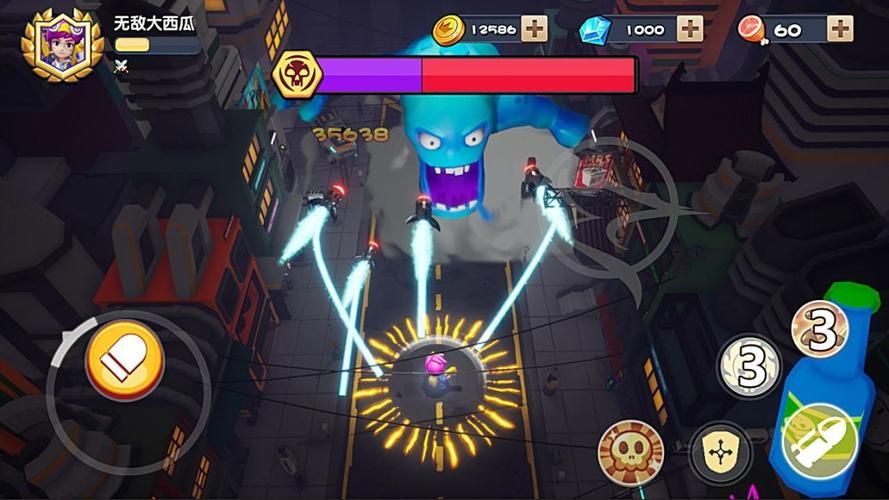Buy more blue diamonds via plus button
889x500 pixels.
pos(690,29)
